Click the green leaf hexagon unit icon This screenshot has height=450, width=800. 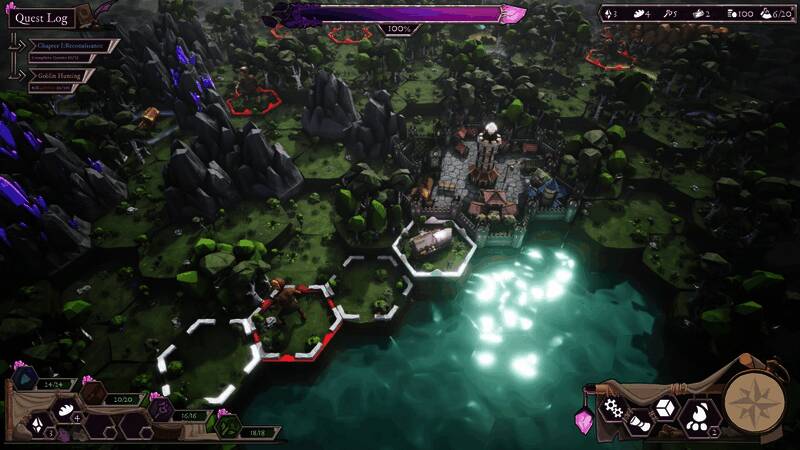[228, 426]
